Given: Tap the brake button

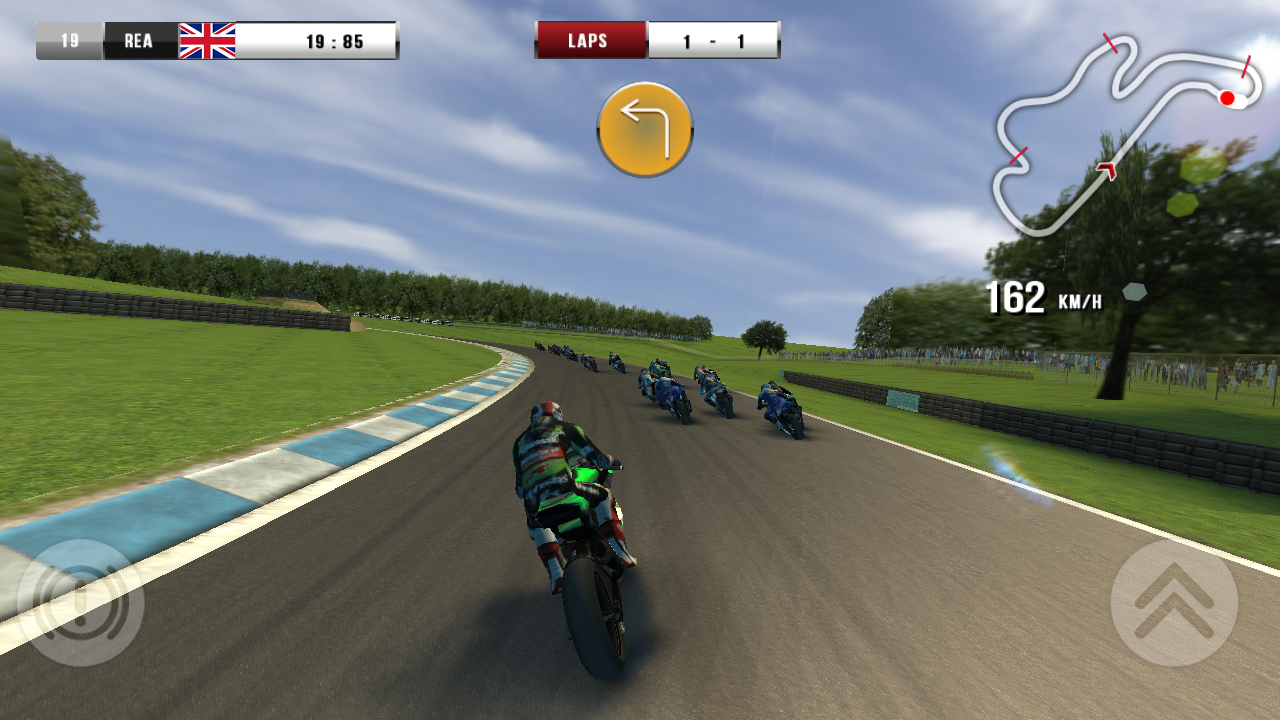Looking at the screenshot, I should 81,603.
